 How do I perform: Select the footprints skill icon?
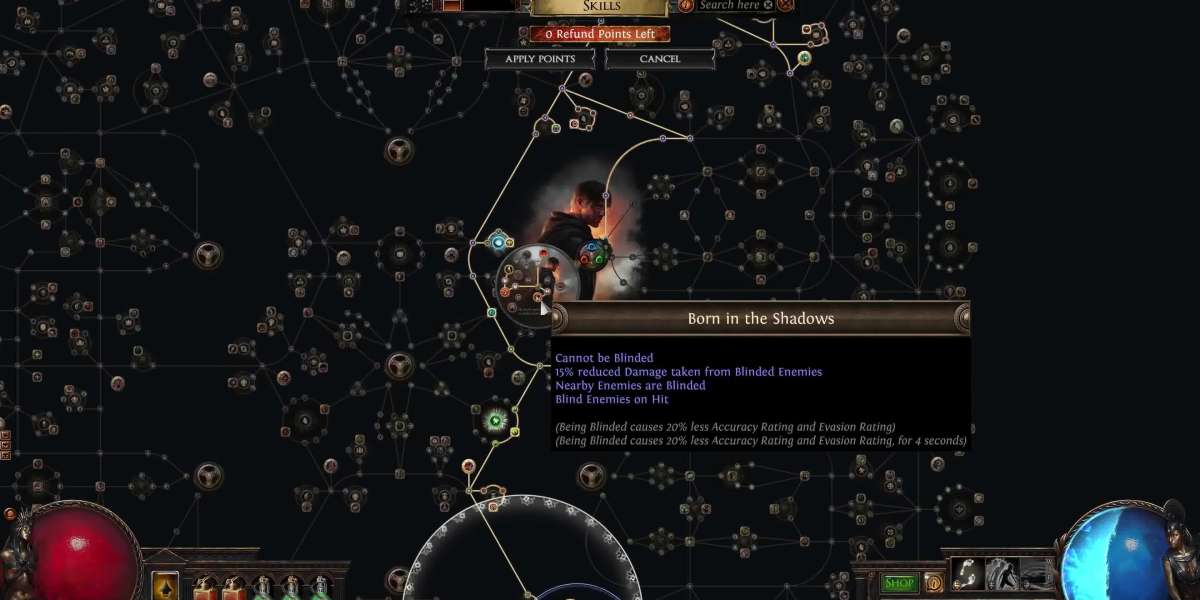[967, 574]
